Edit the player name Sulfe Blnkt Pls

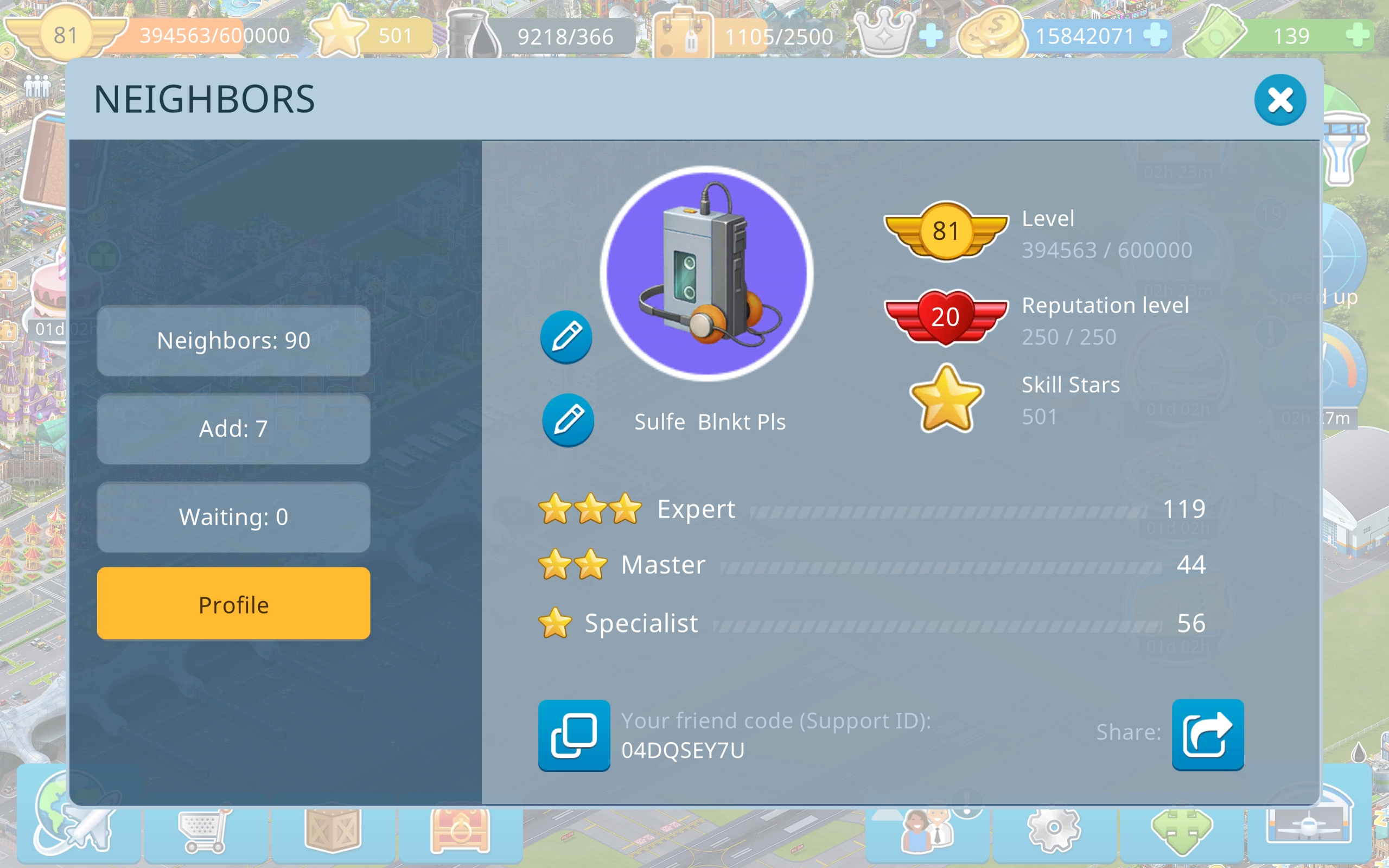click(568, 420)
